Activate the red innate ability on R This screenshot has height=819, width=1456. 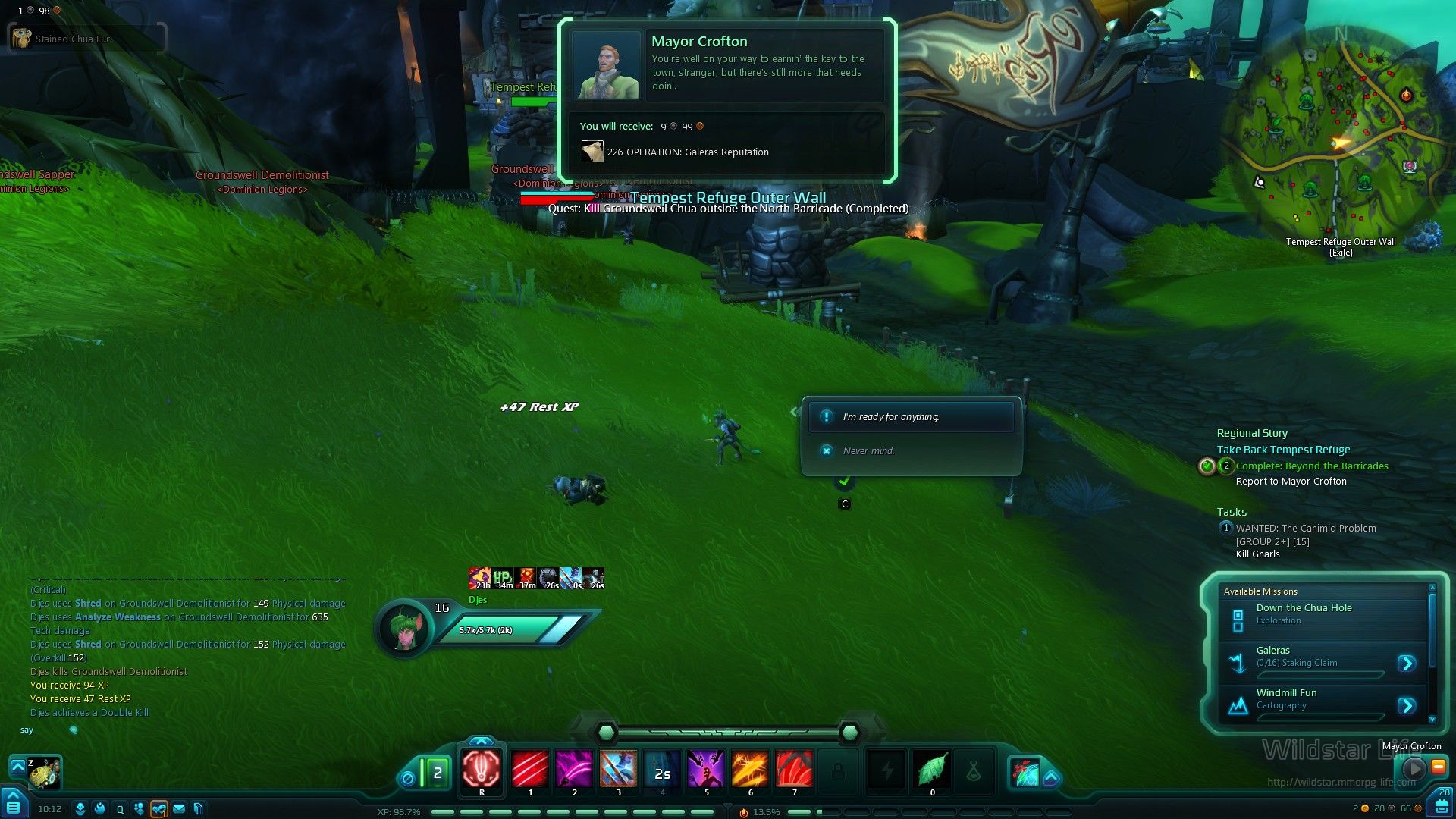coord(482,769)
